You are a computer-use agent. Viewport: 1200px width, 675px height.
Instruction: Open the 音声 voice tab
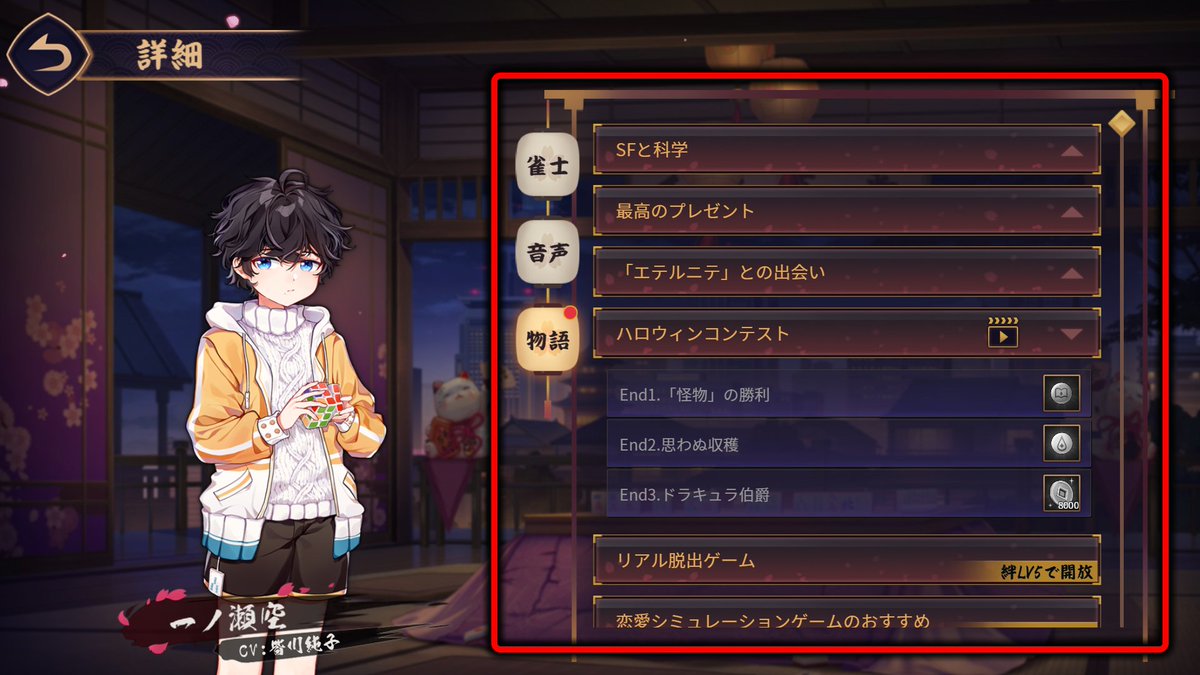click(547, 252)
